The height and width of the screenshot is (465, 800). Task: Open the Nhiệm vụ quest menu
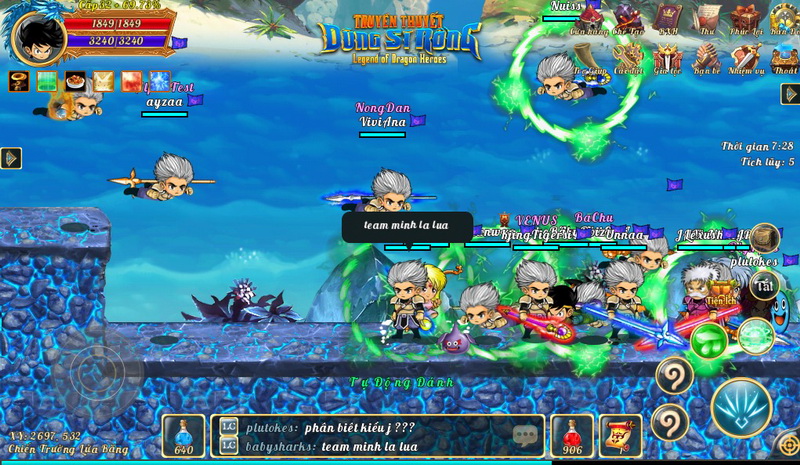click(745, 60)
